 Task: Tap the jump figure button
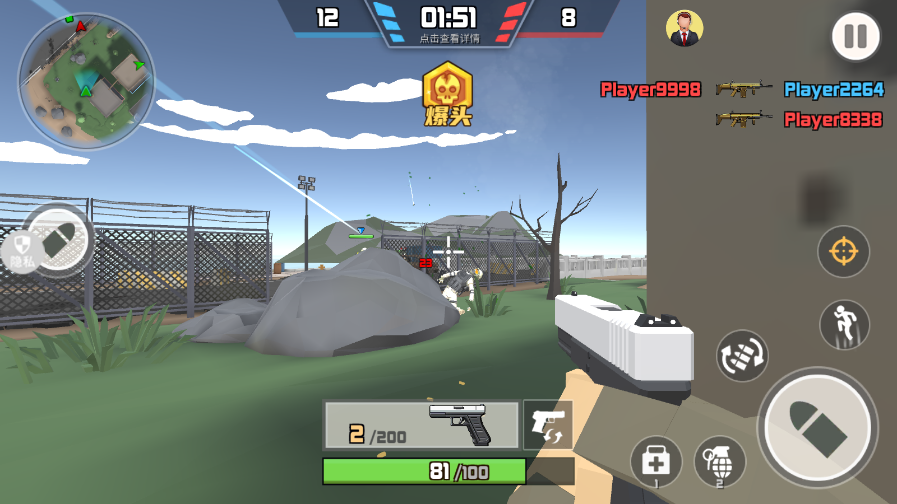(x=844, y=325)
